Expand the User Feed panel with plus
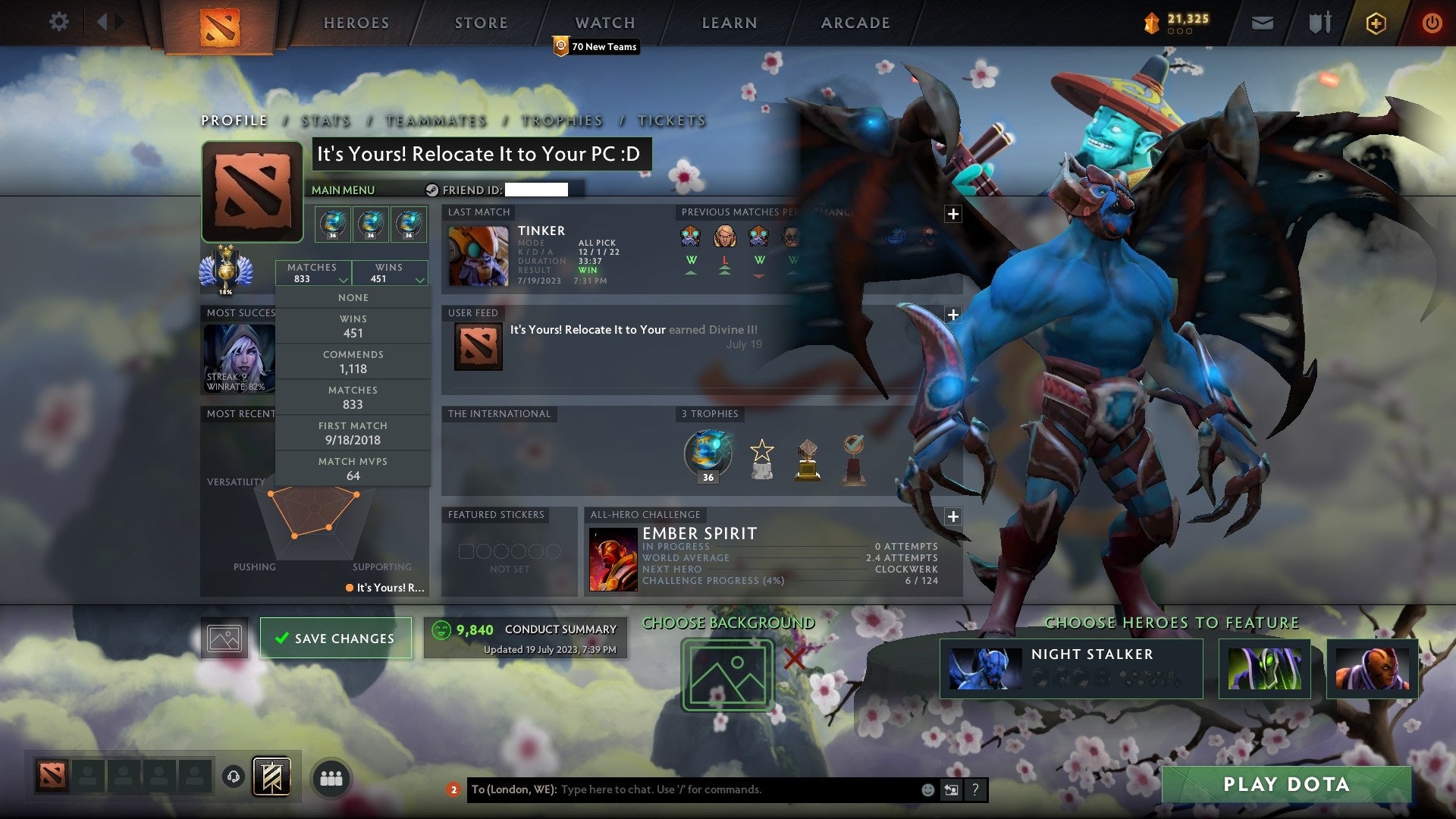Viewport: 1456px width, 819px height. tap(953, 314)
